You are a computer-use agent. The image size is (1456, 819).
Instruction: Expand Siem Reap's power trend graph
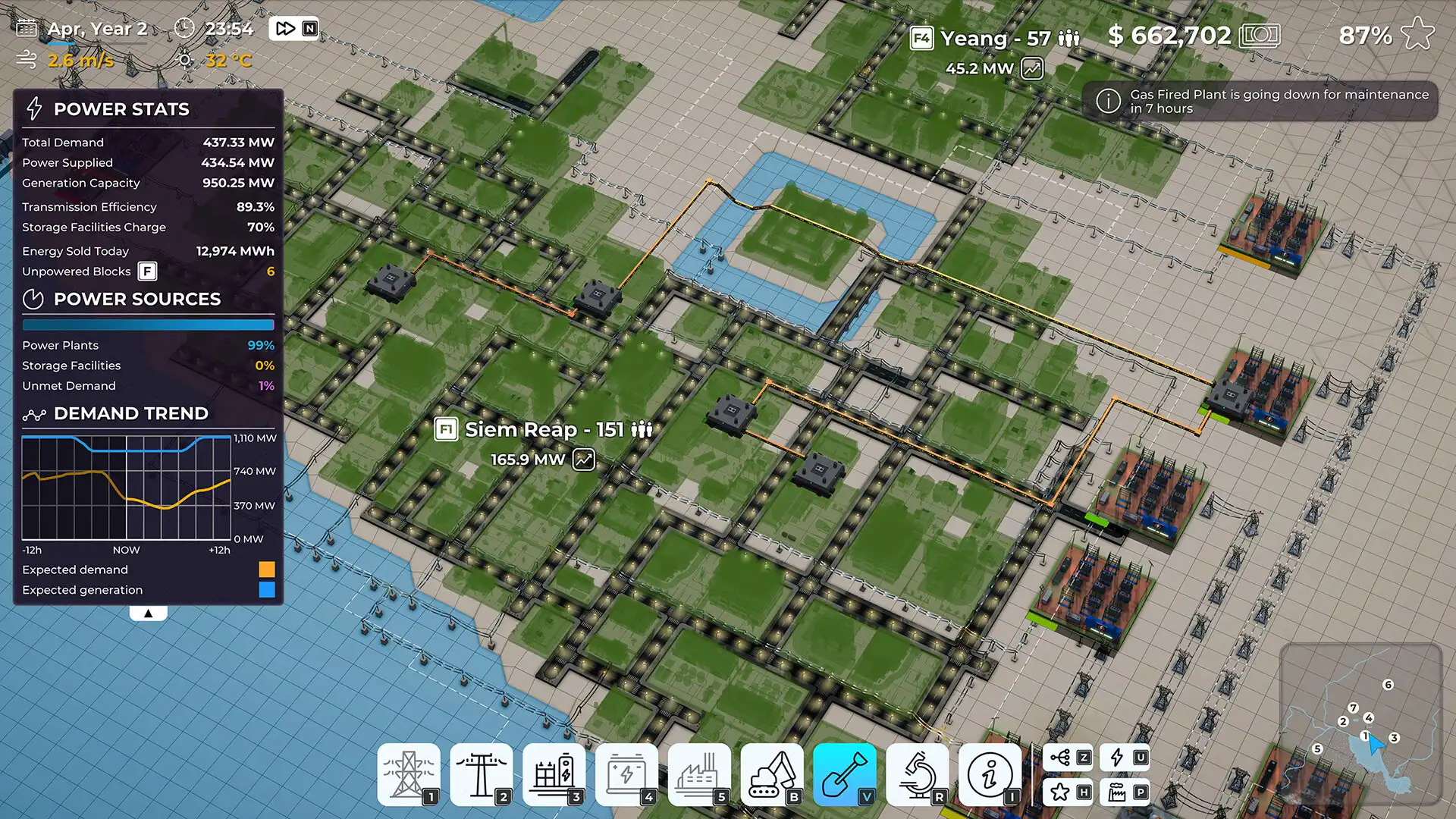[x=582, y=458]
